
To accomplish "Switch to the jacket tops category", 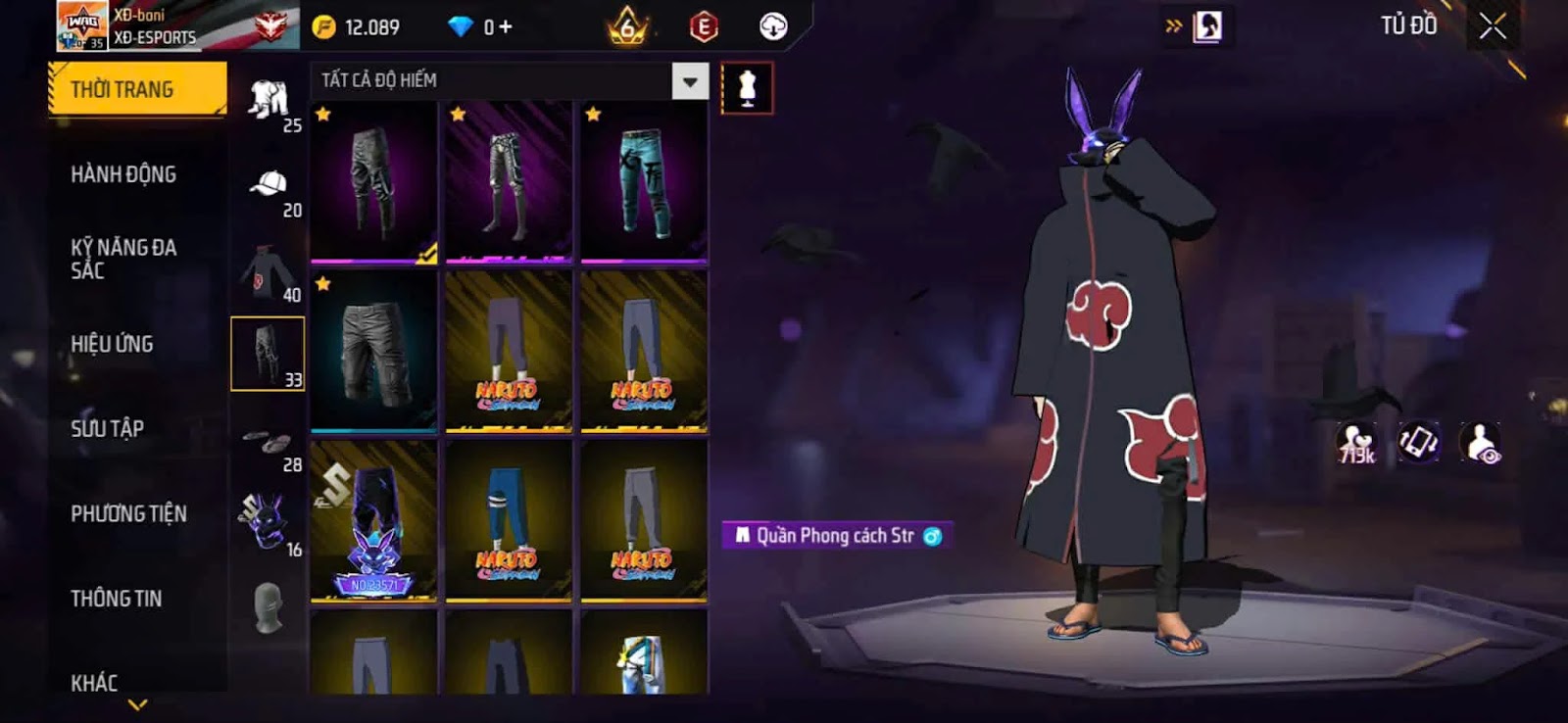I will 269,271.
